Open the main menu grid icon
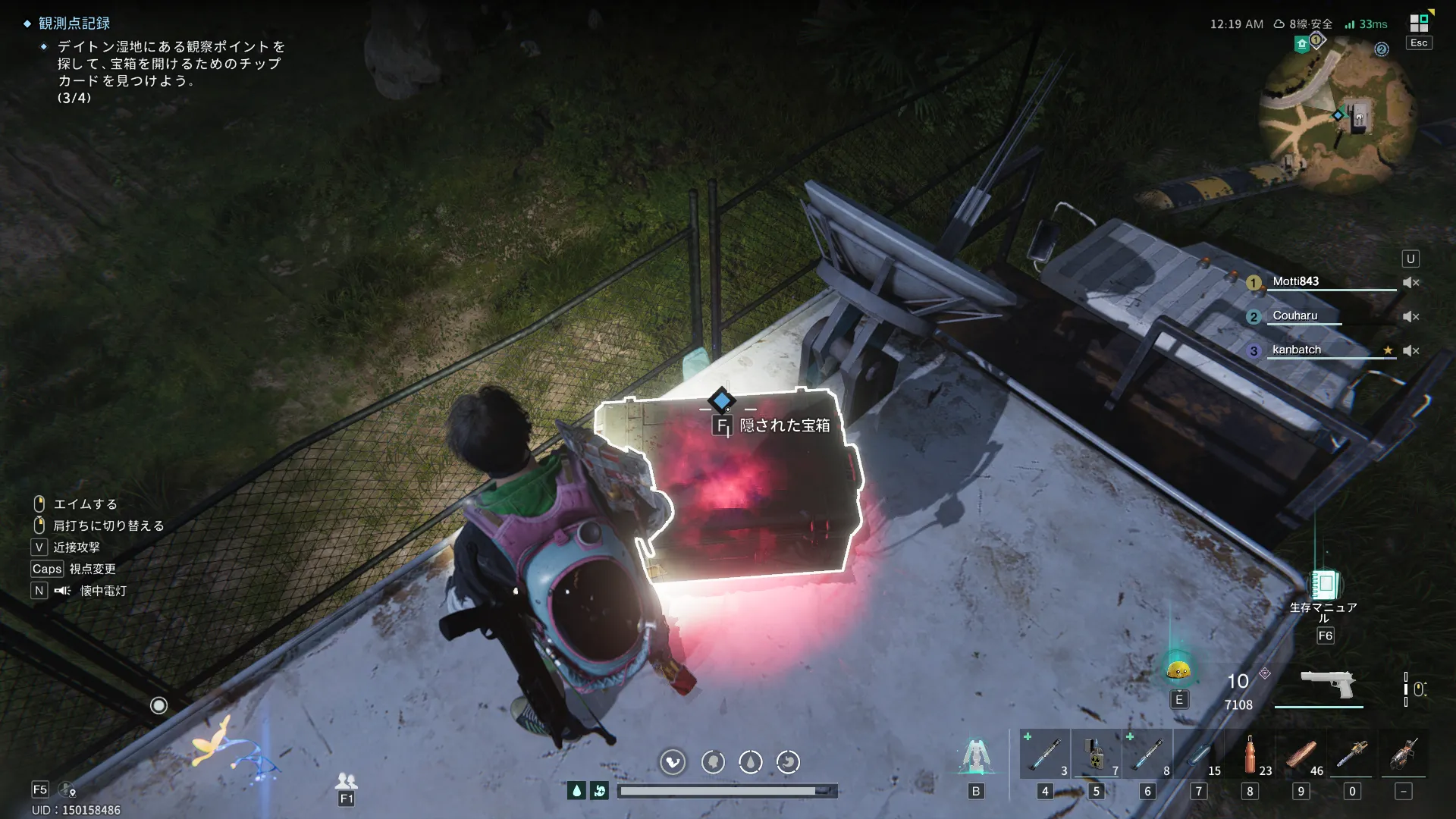 1418,23
